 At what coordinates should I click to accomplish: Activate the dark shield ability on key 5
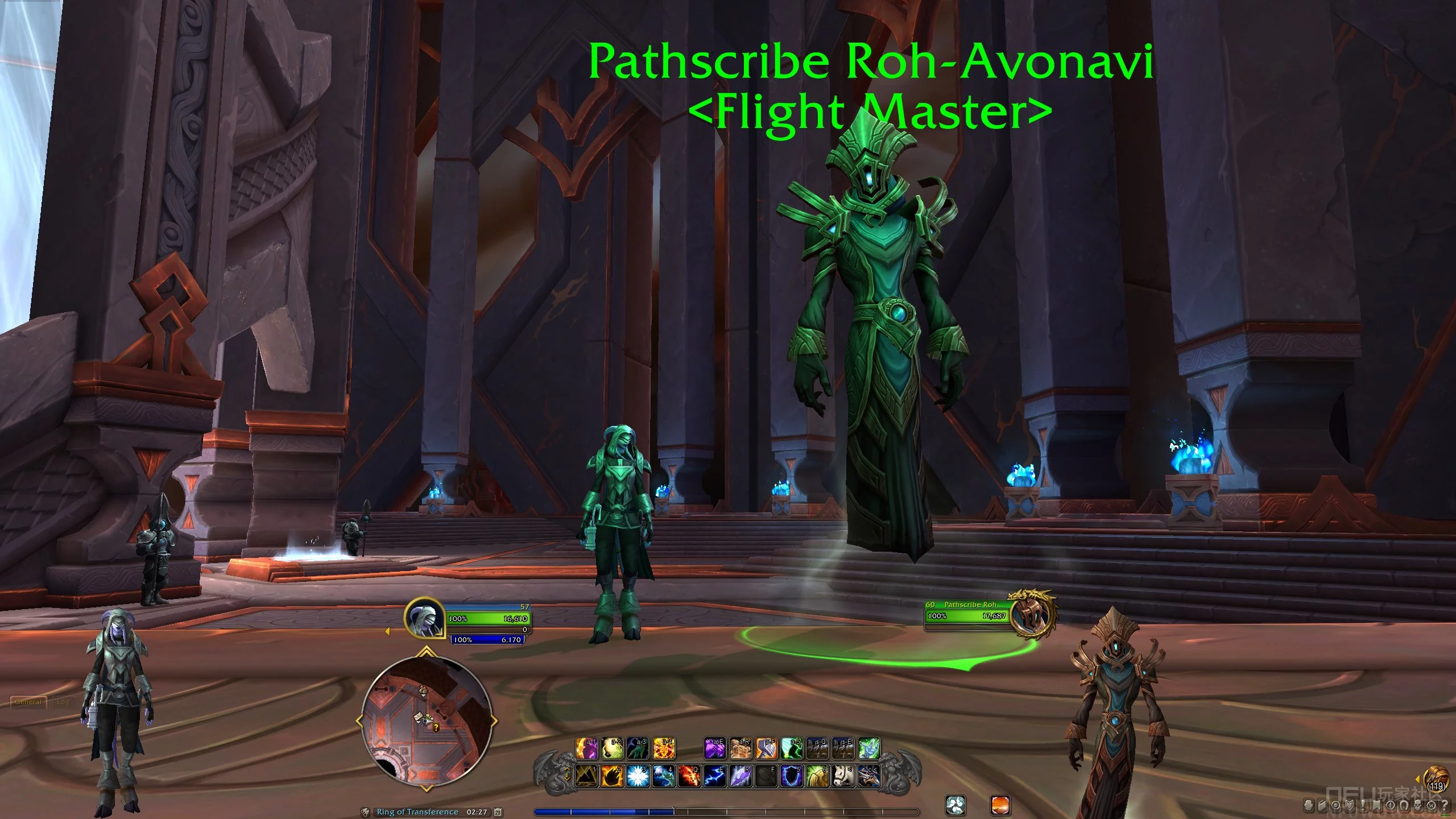791,776
